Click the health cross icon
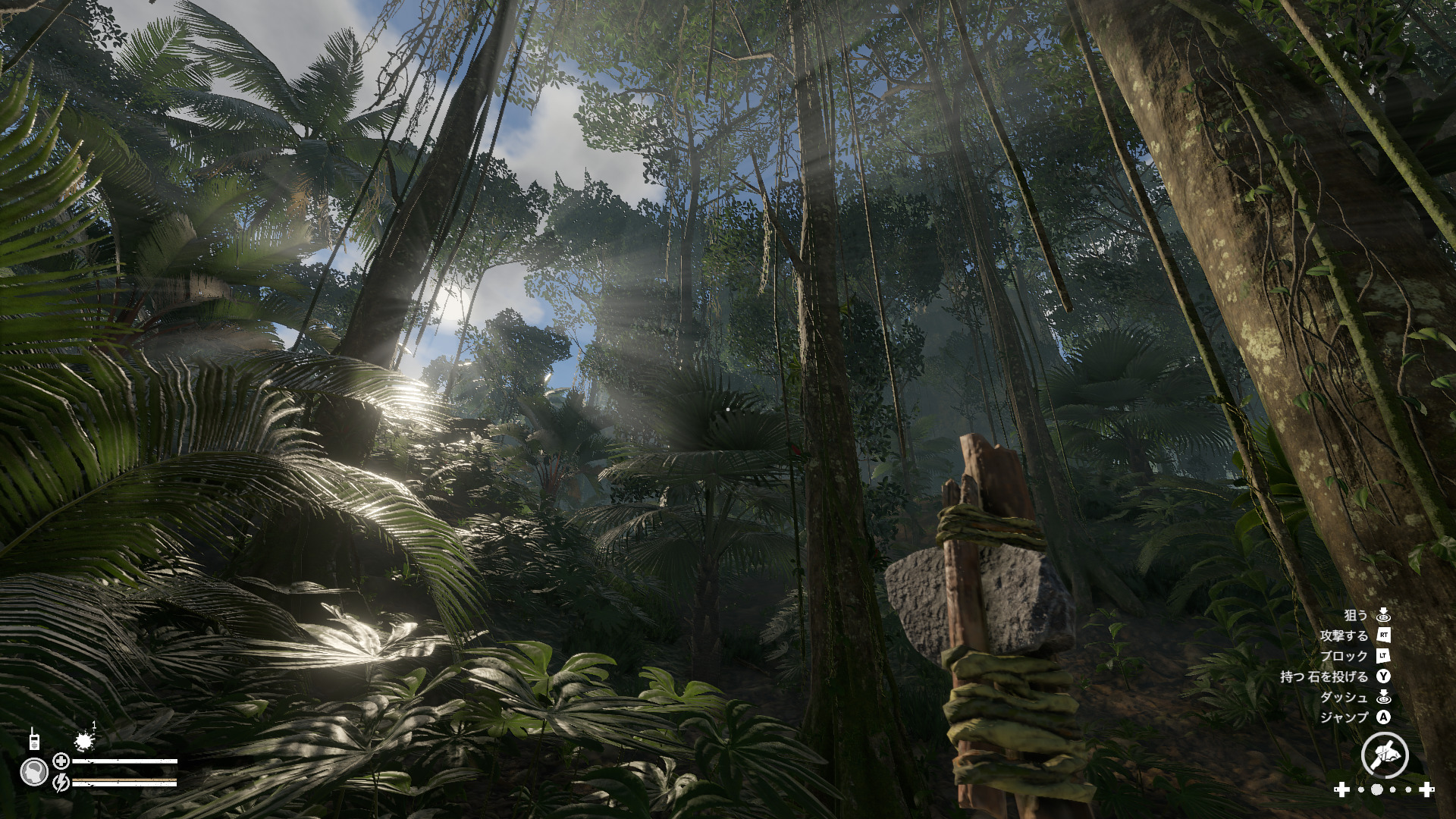Image resolution: width=1456 pixels, height=819 pixels. point(61,761)
